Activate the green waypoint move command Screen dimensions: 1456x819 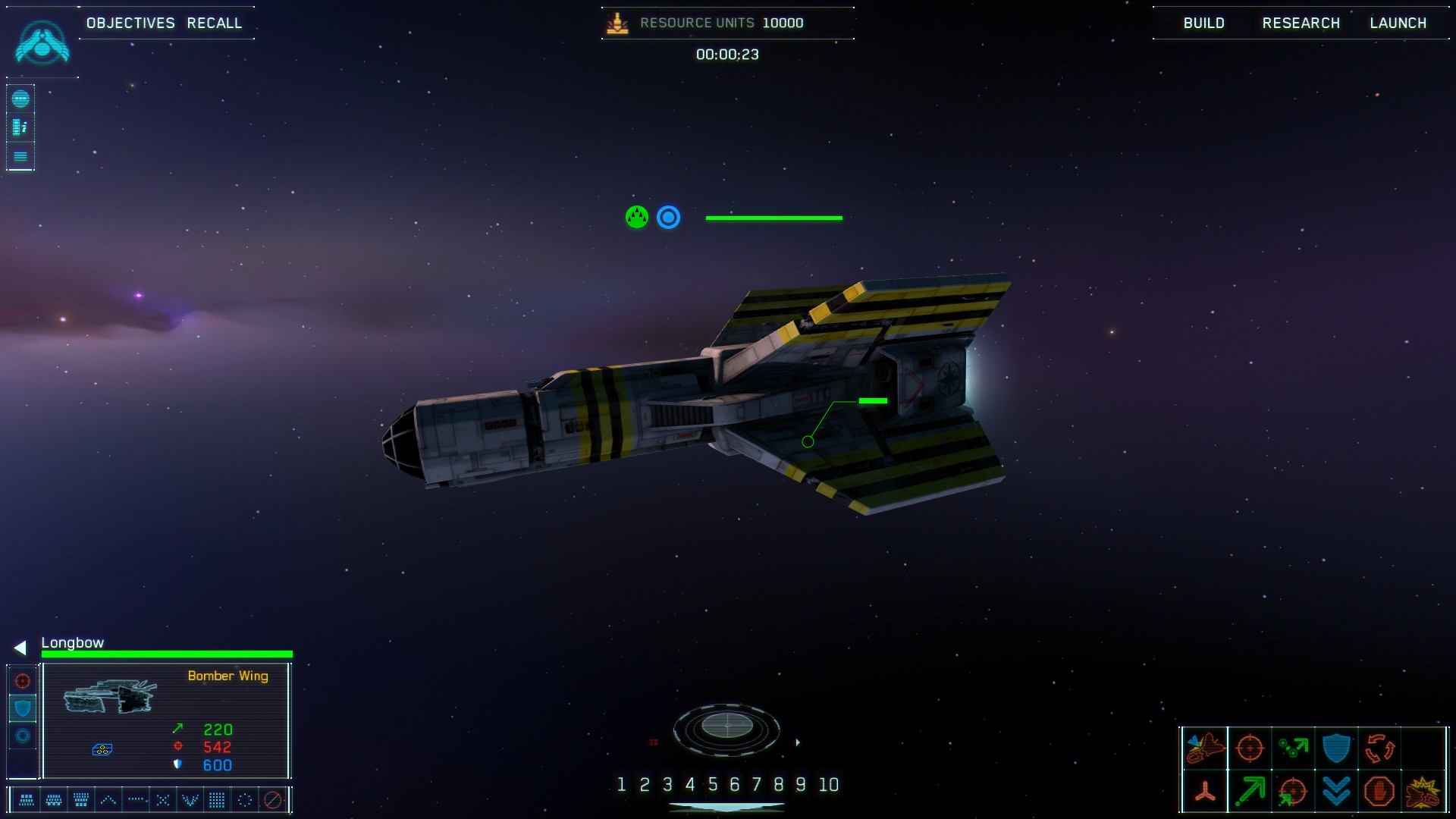(x=1293, y=748)
